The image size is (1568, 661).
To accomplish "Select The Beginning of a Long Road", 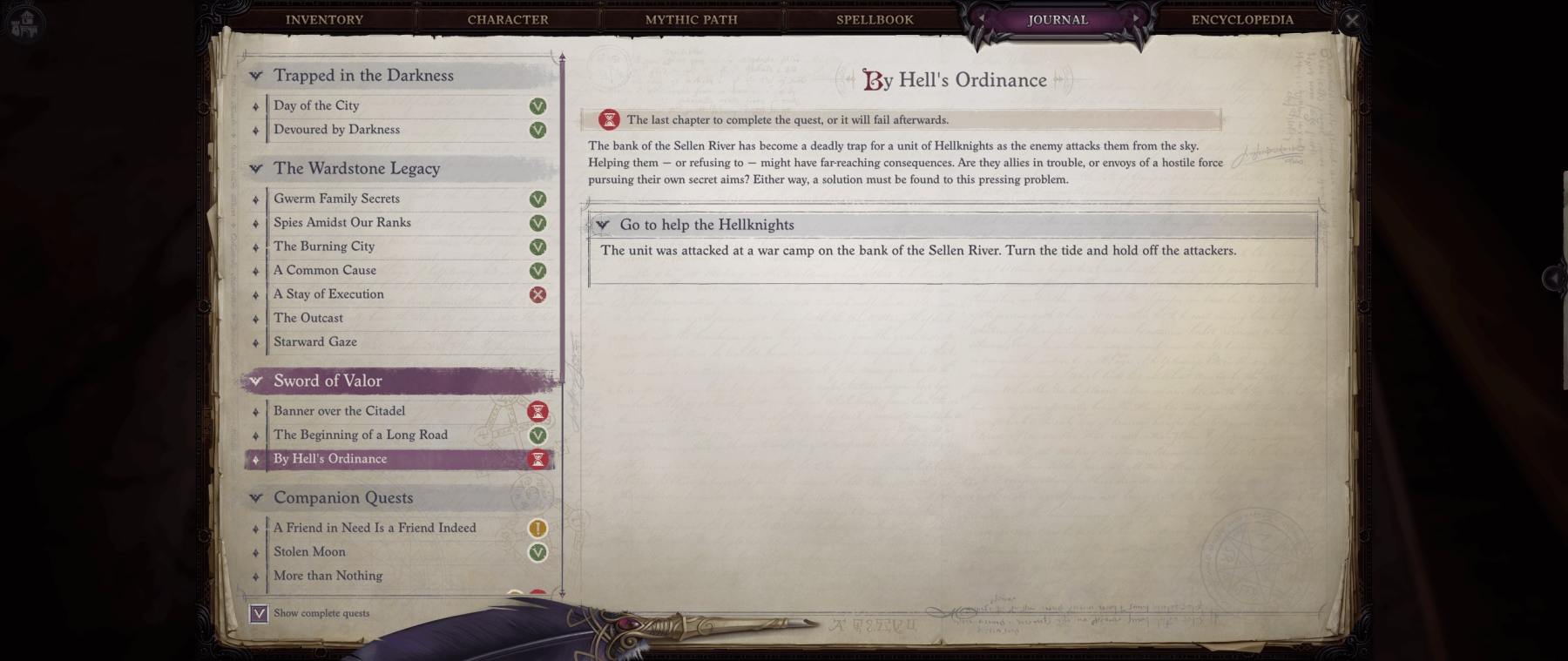I will 360,435.
